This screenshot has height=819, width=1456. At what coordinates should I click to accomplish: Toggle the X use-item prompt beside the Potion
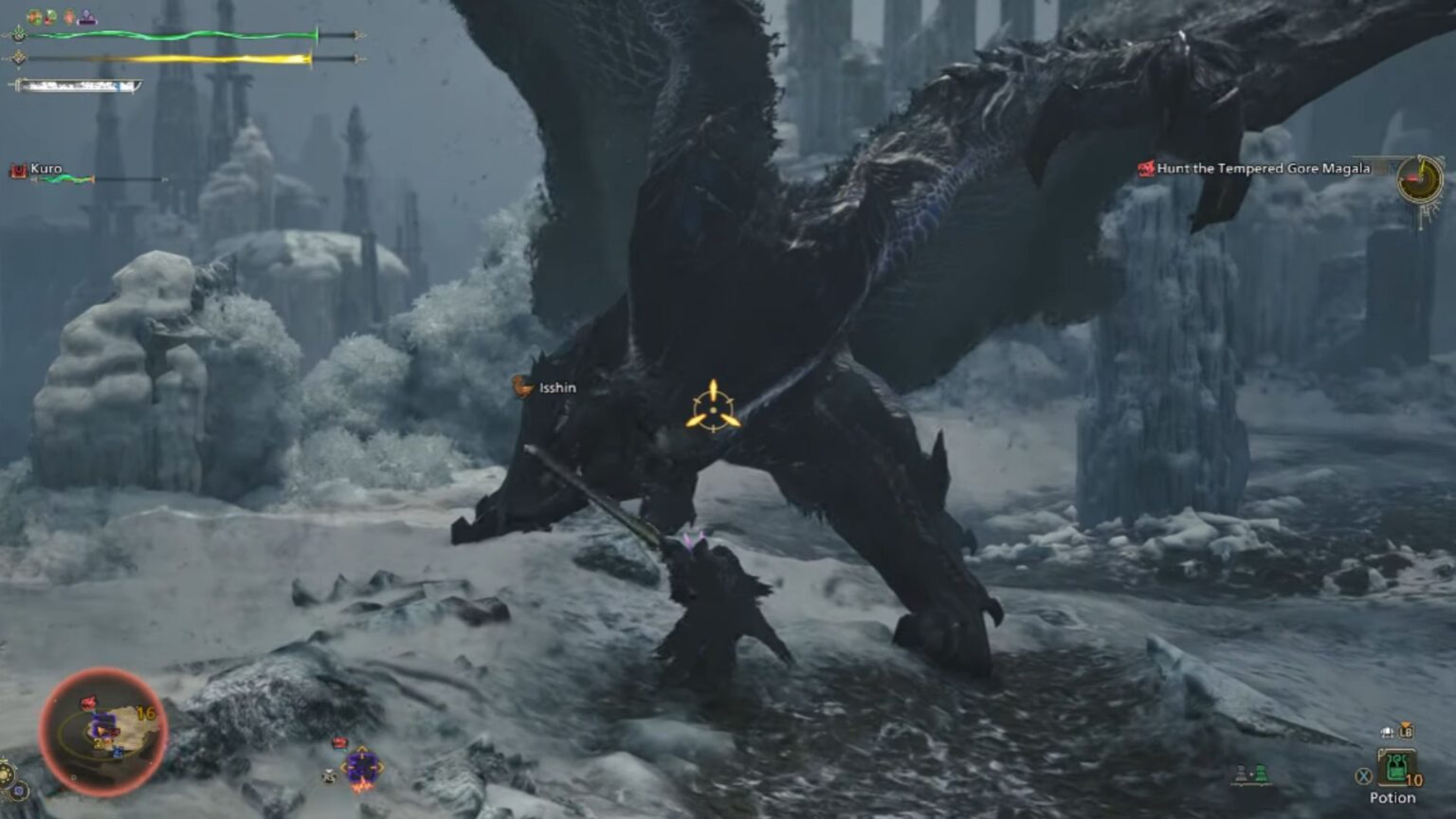coord(1362,774)
